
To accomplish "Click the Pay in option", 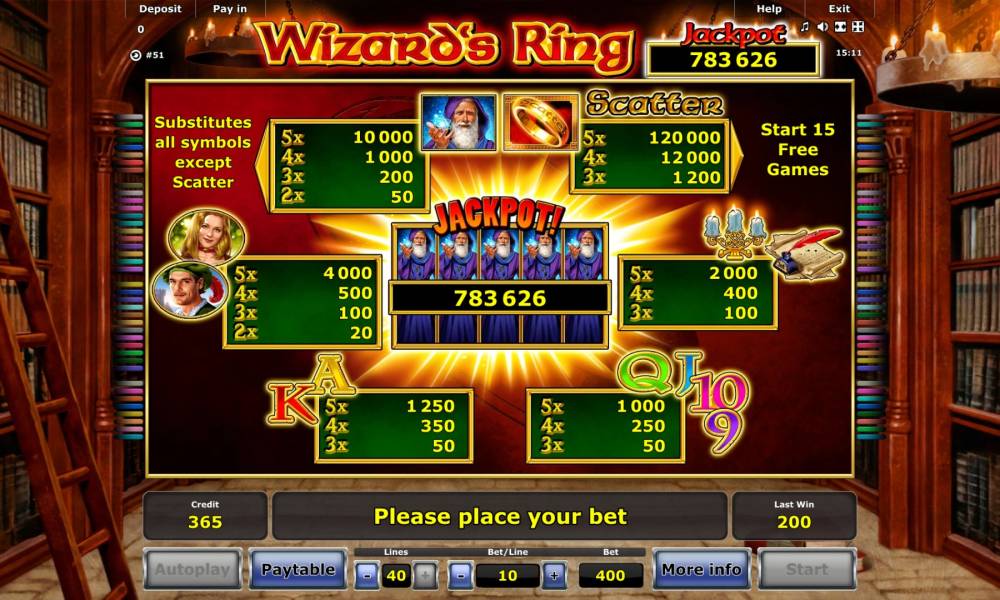I will (x=230, y=9).
